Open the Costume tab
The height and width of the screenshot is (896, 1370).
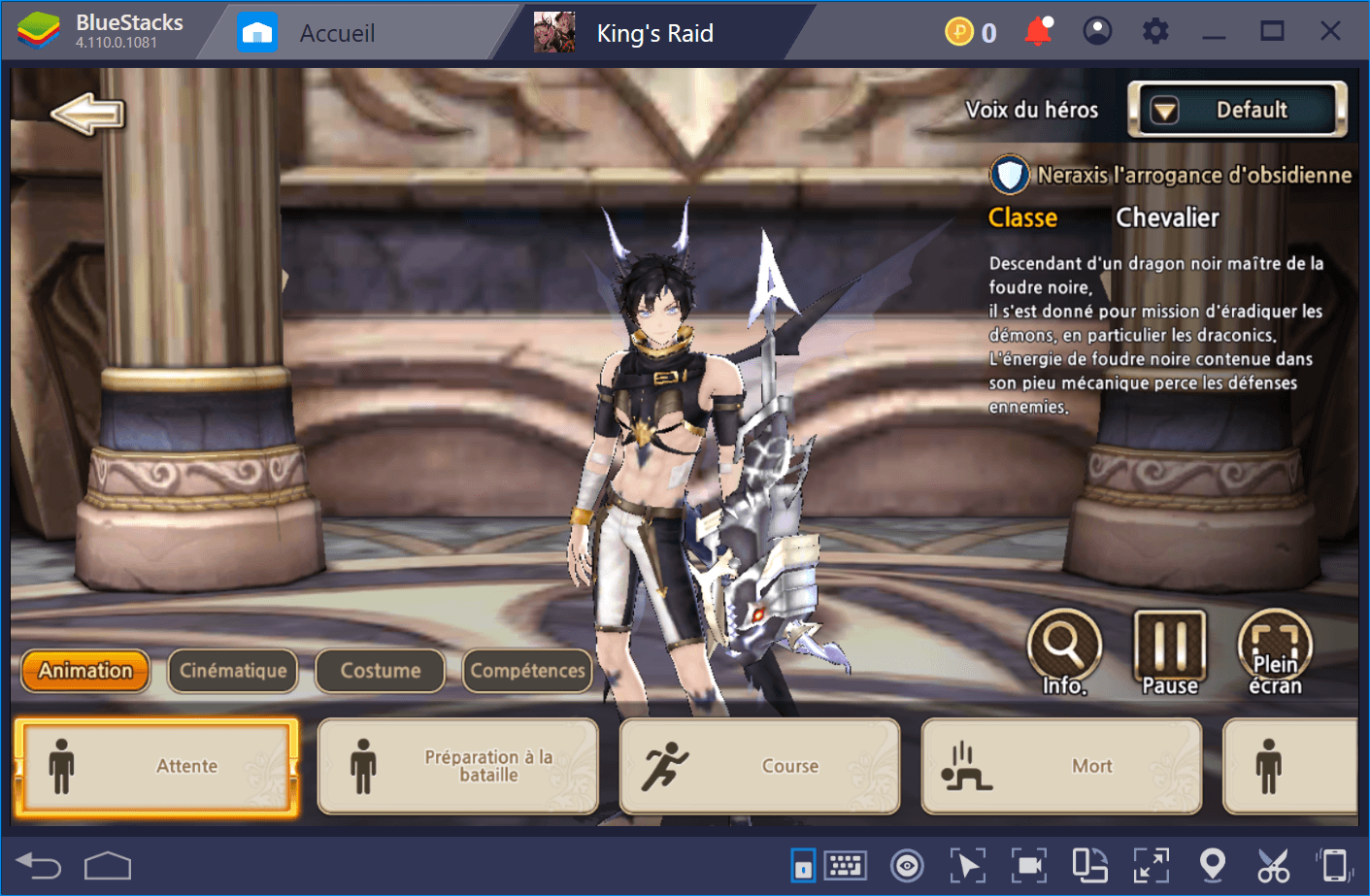click(380, 671)
